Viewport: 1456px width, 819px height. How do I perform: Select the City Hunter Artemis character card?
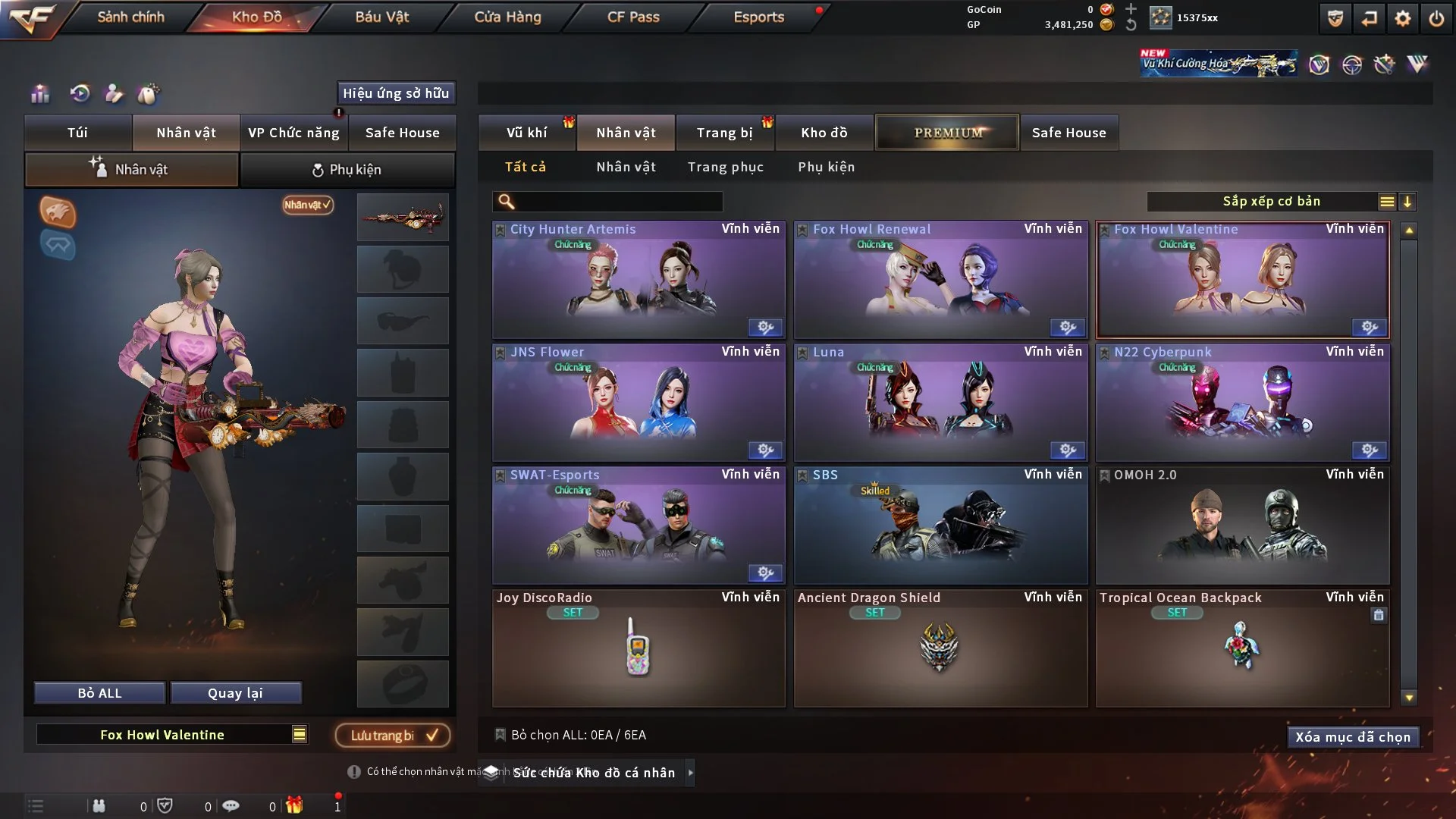pos(639,281)
